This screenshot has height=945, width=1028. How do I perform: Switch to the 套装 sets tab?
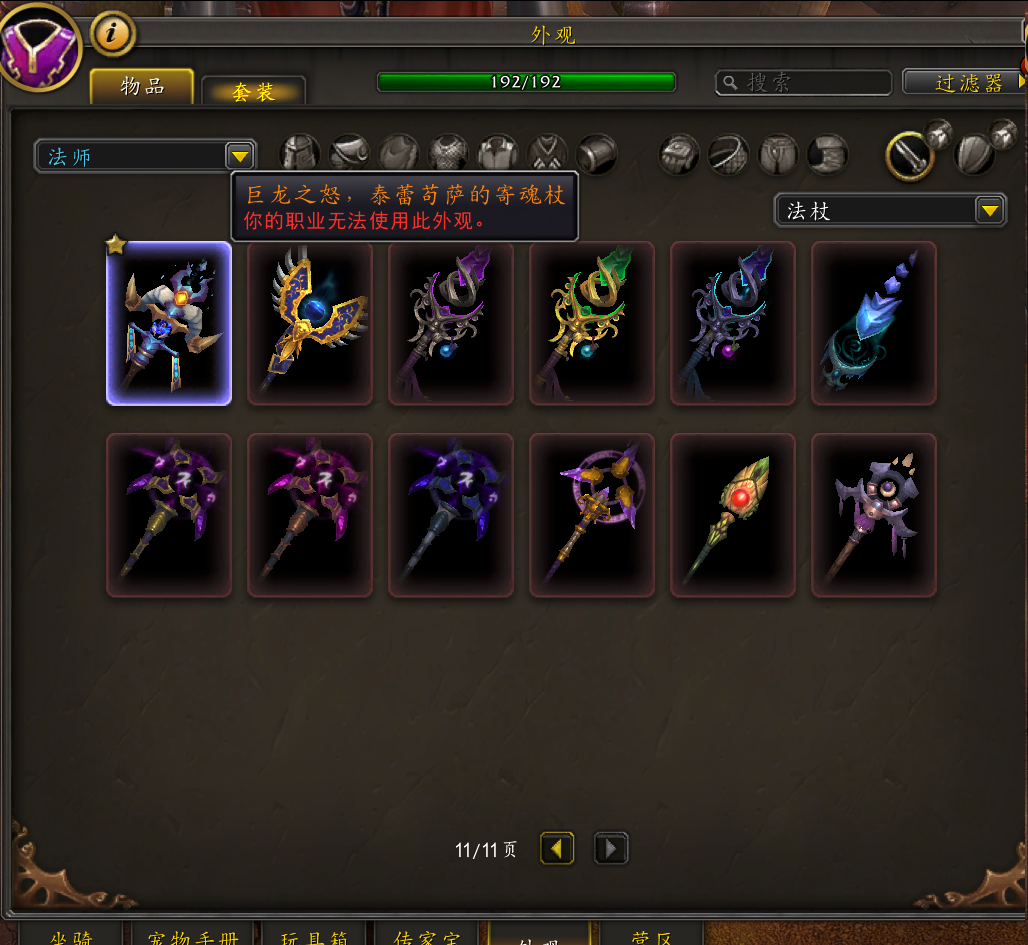(253, 91)
